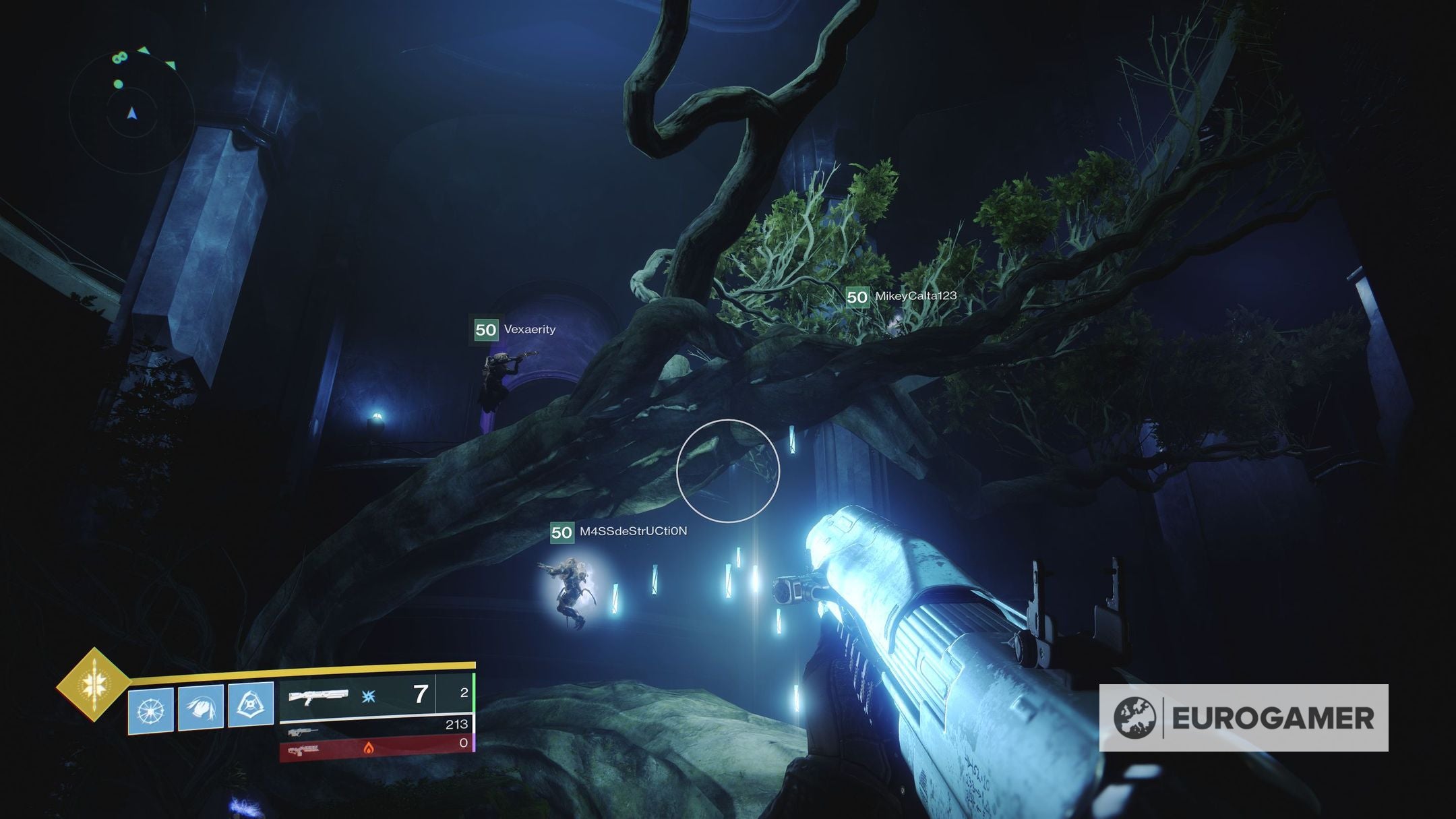This screenshot has height=819, width=1456.
Task: Select the M4SSdeStrUCtiON player nameplate
Action: (619, 532)
